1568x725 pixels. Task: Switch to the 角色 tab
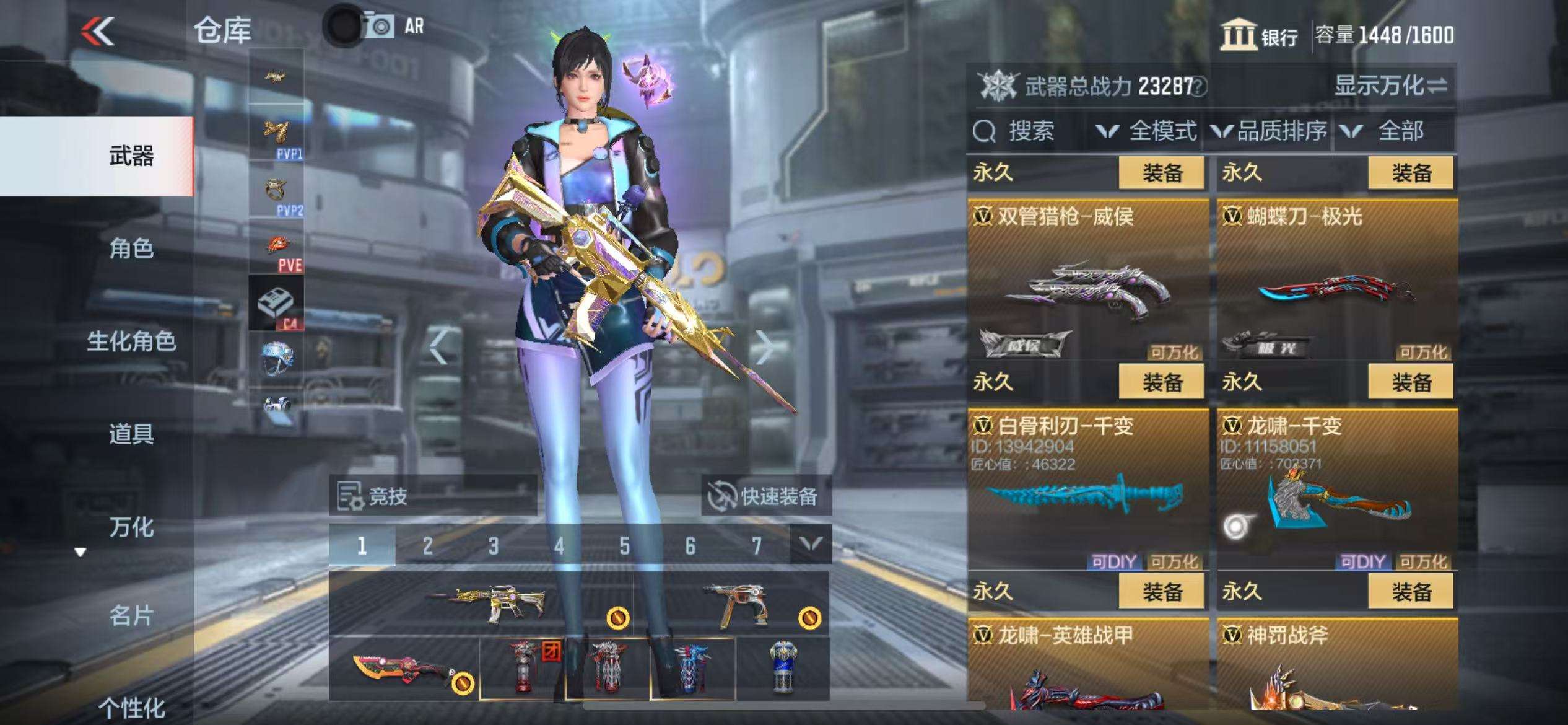[x=131, y=248]
